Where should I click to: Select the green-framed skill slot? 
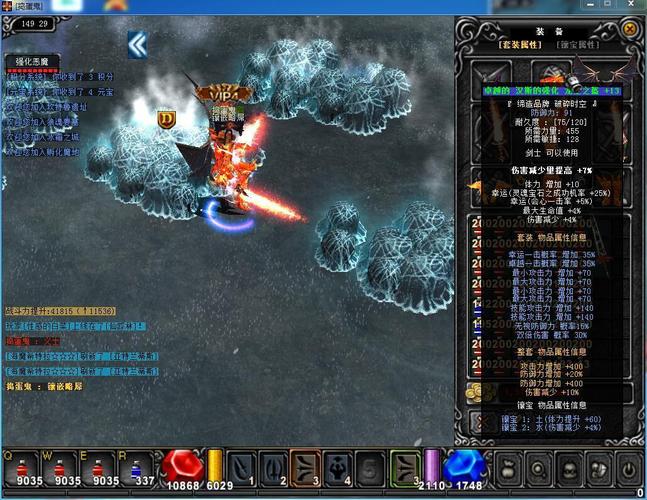[404, 467]
